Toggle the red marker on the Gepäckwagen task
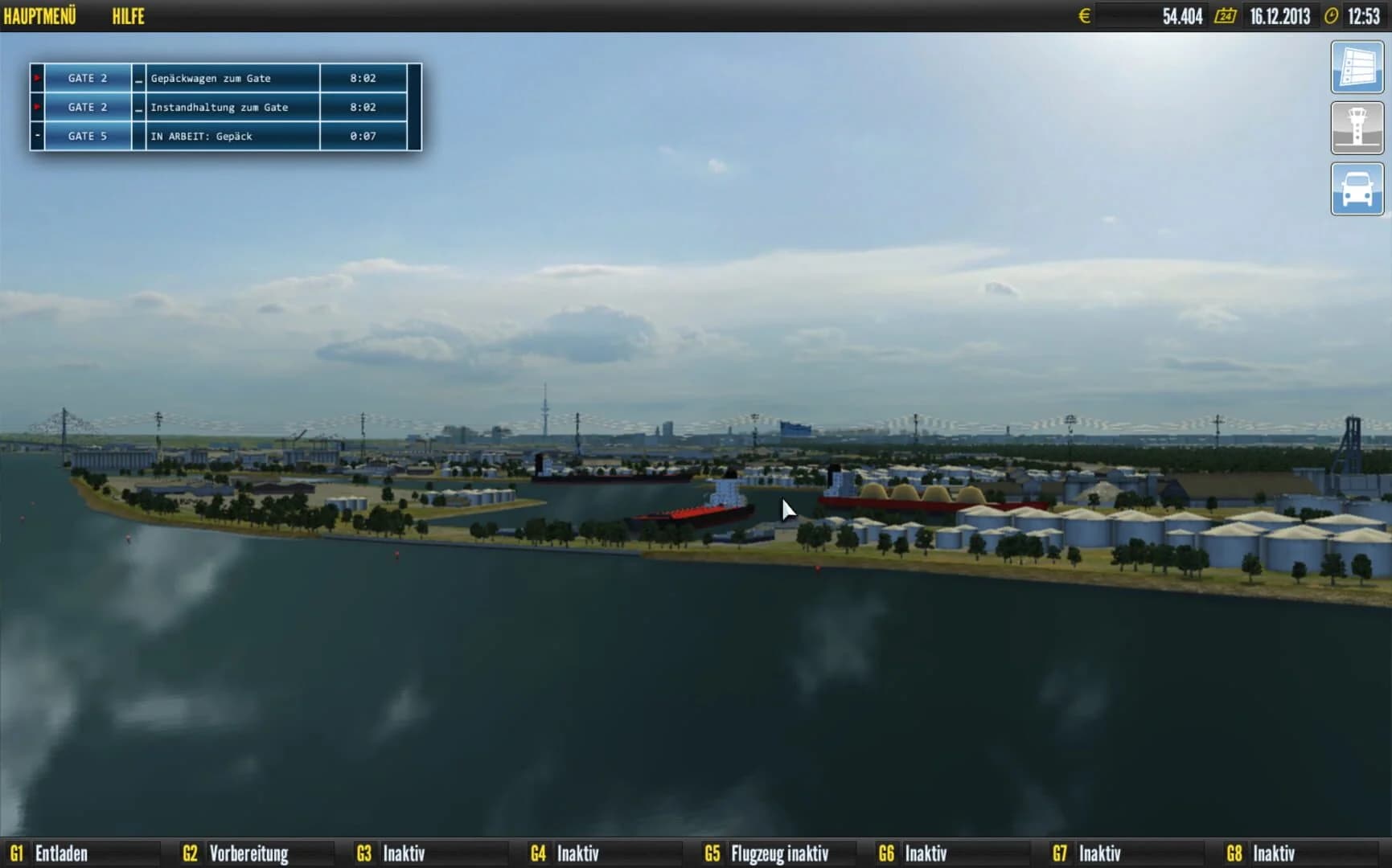 coord(37,78)
